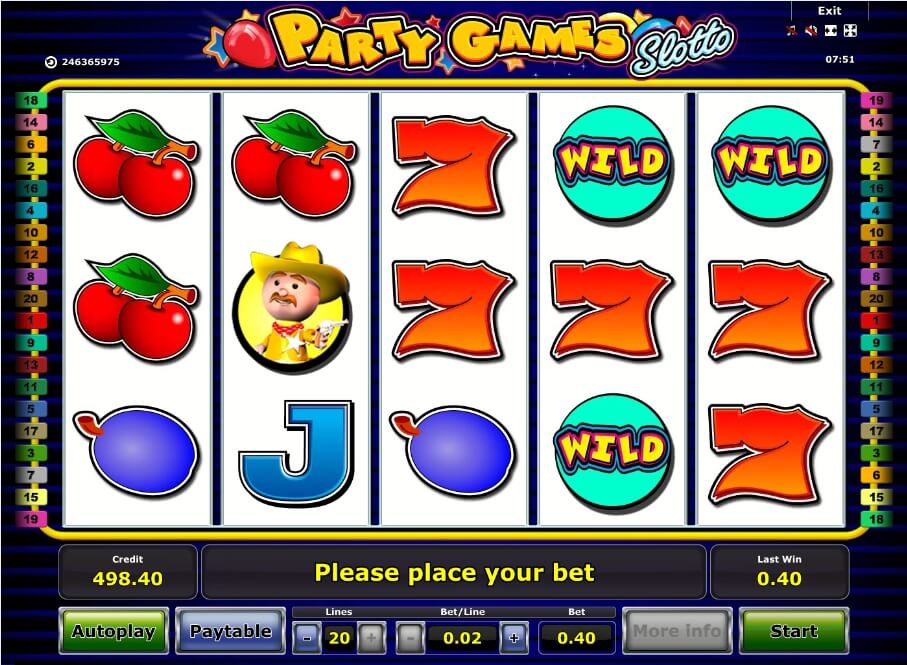The image size is (907, 665).
Task: Lower the Bet/Line amount
Action: coord(410,637)
